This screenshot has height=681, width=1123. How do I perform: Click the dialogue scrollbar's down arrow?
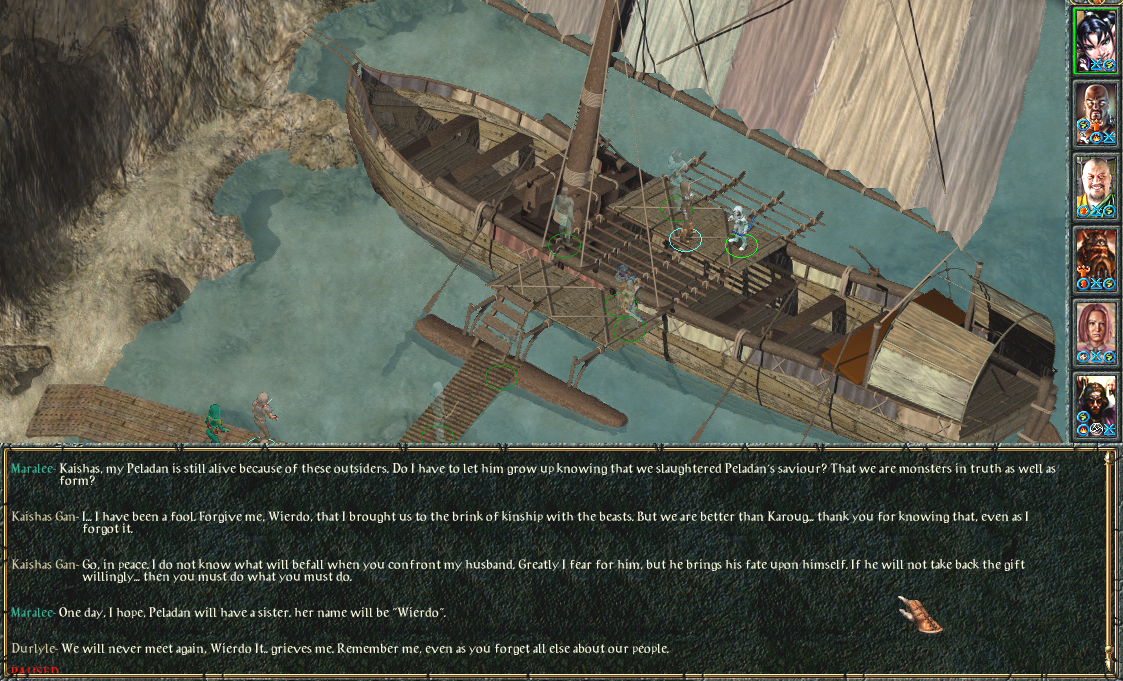coord(1108,662)
